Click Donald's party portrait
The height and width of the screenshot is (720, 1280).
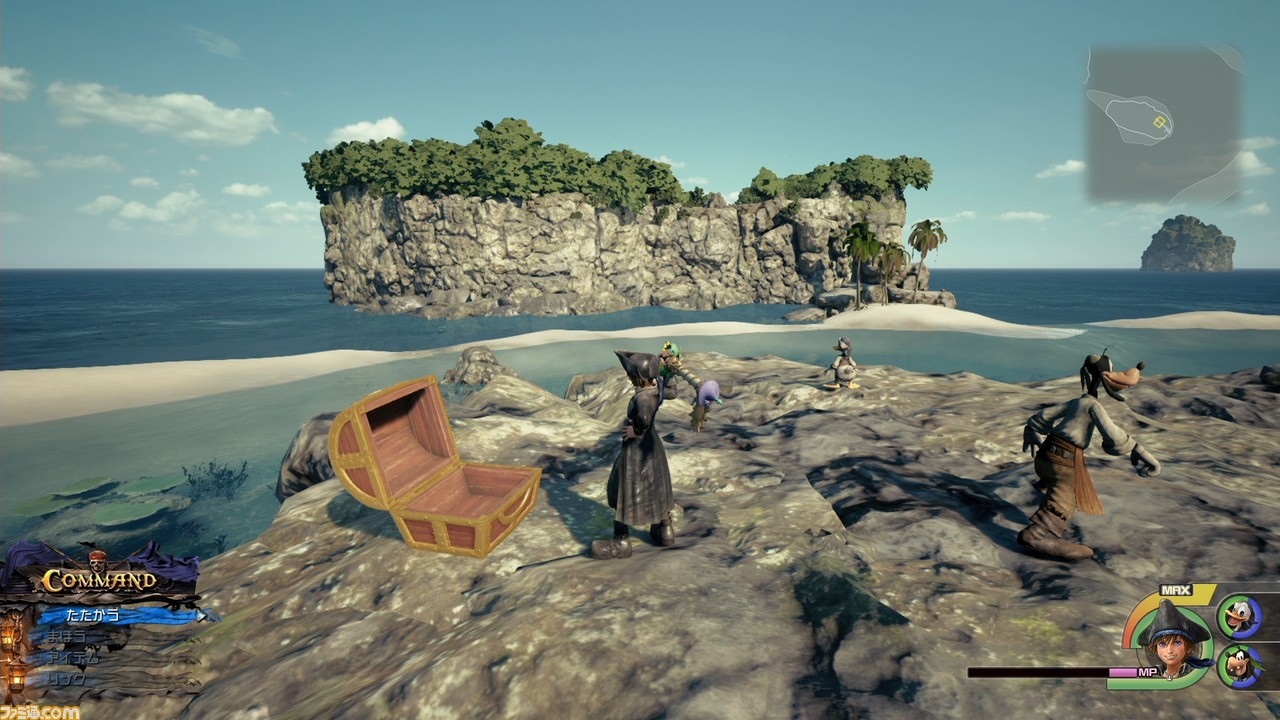[1238, 616]
